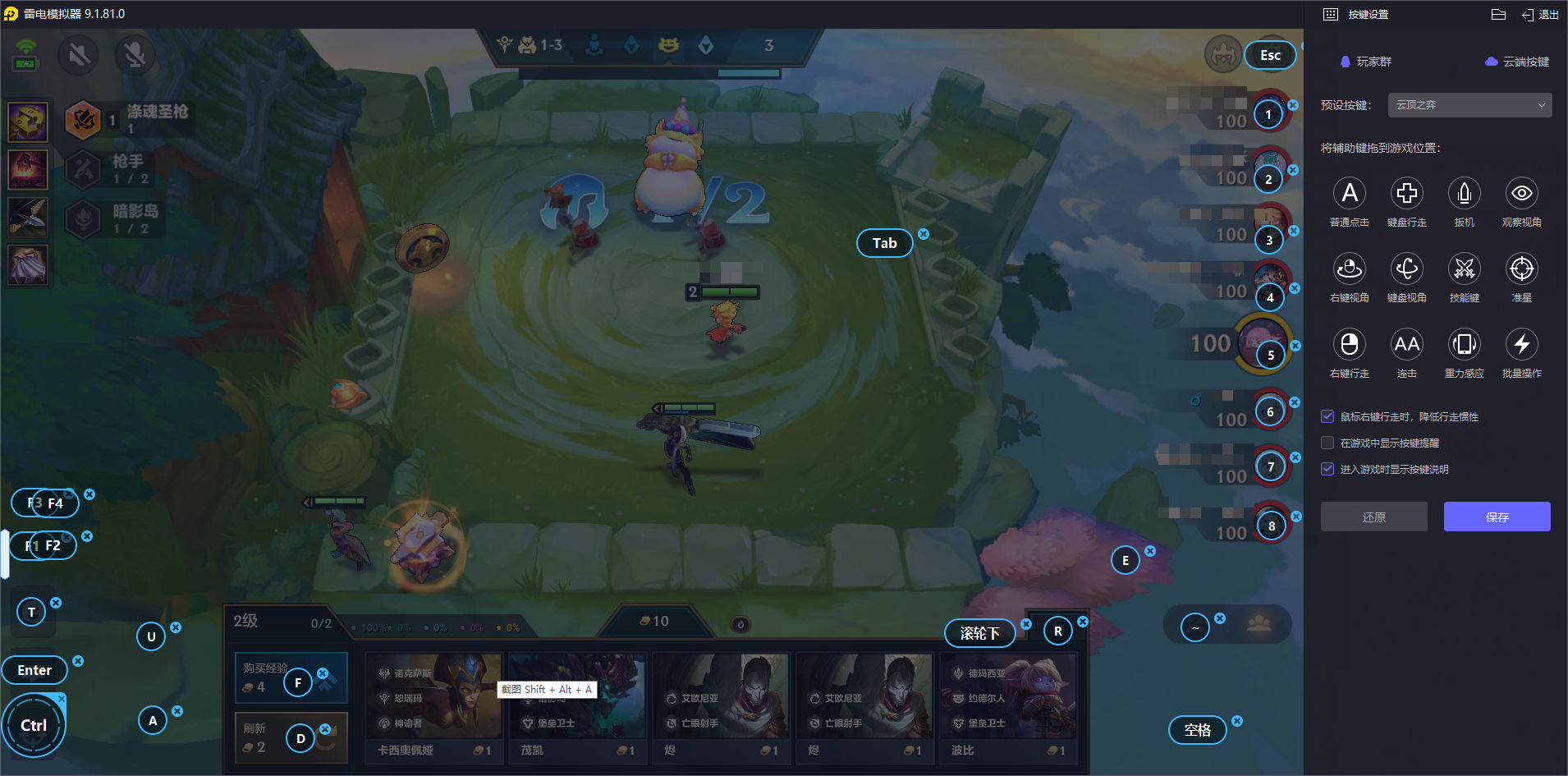1568x776 pixels.
Task: Restore key mapping with 还原 button
Action: point(1373,517)
